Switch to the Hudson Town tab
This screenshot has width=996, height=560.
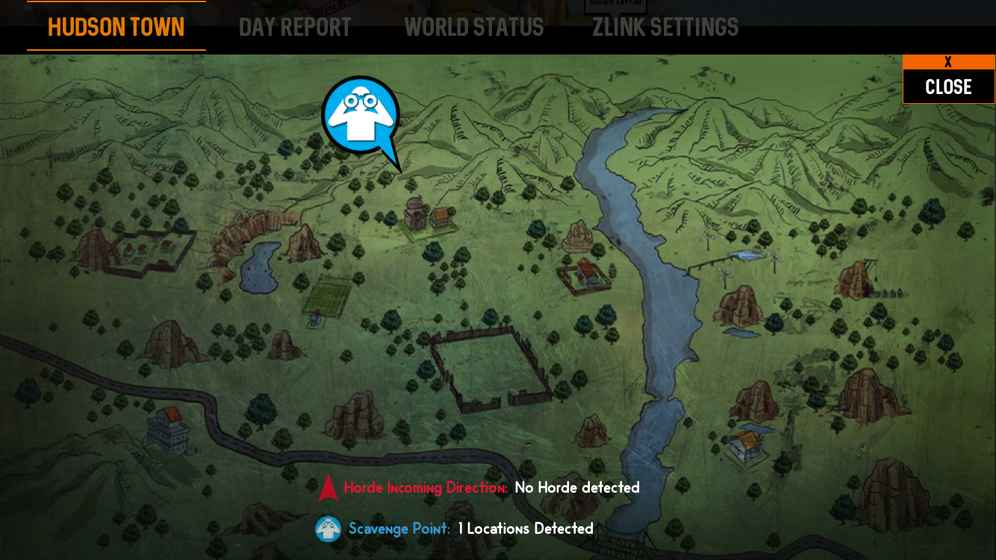tap(116, 27)
